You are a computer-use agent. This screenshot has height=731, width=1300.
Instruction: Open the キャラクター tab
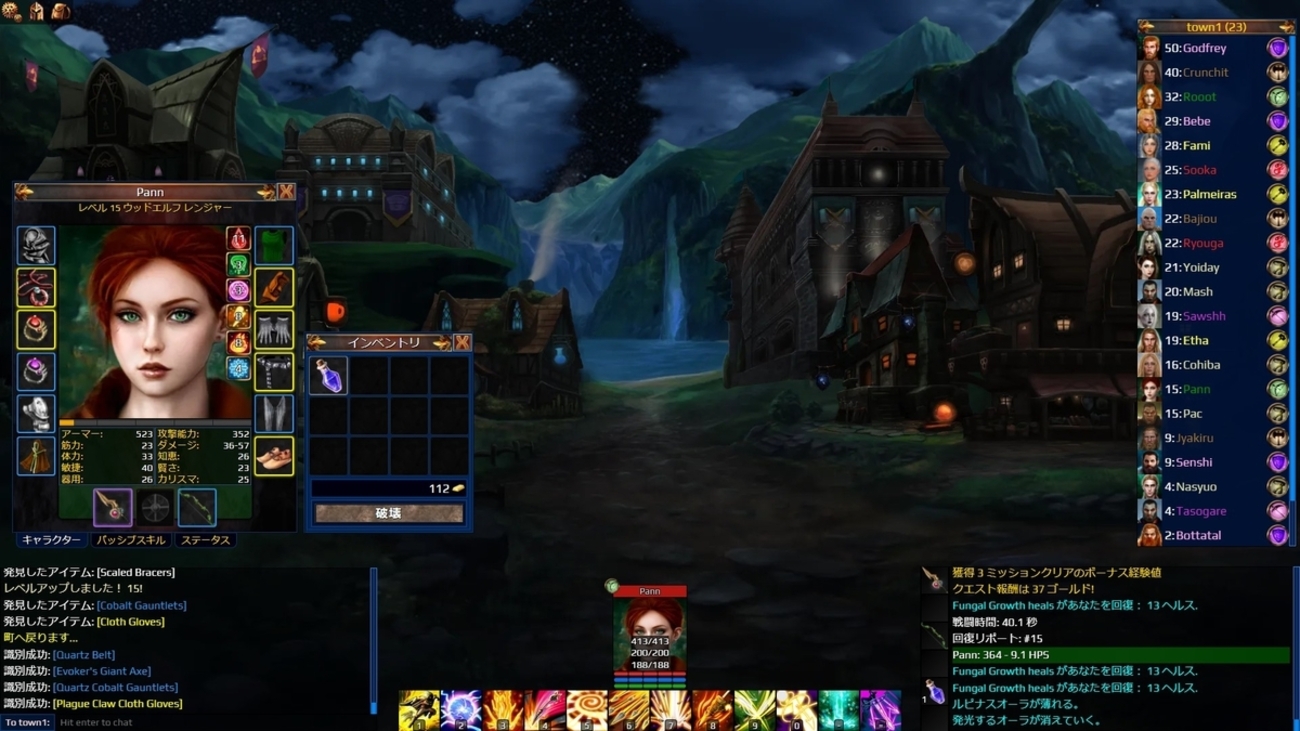click(x=51, y=540)
